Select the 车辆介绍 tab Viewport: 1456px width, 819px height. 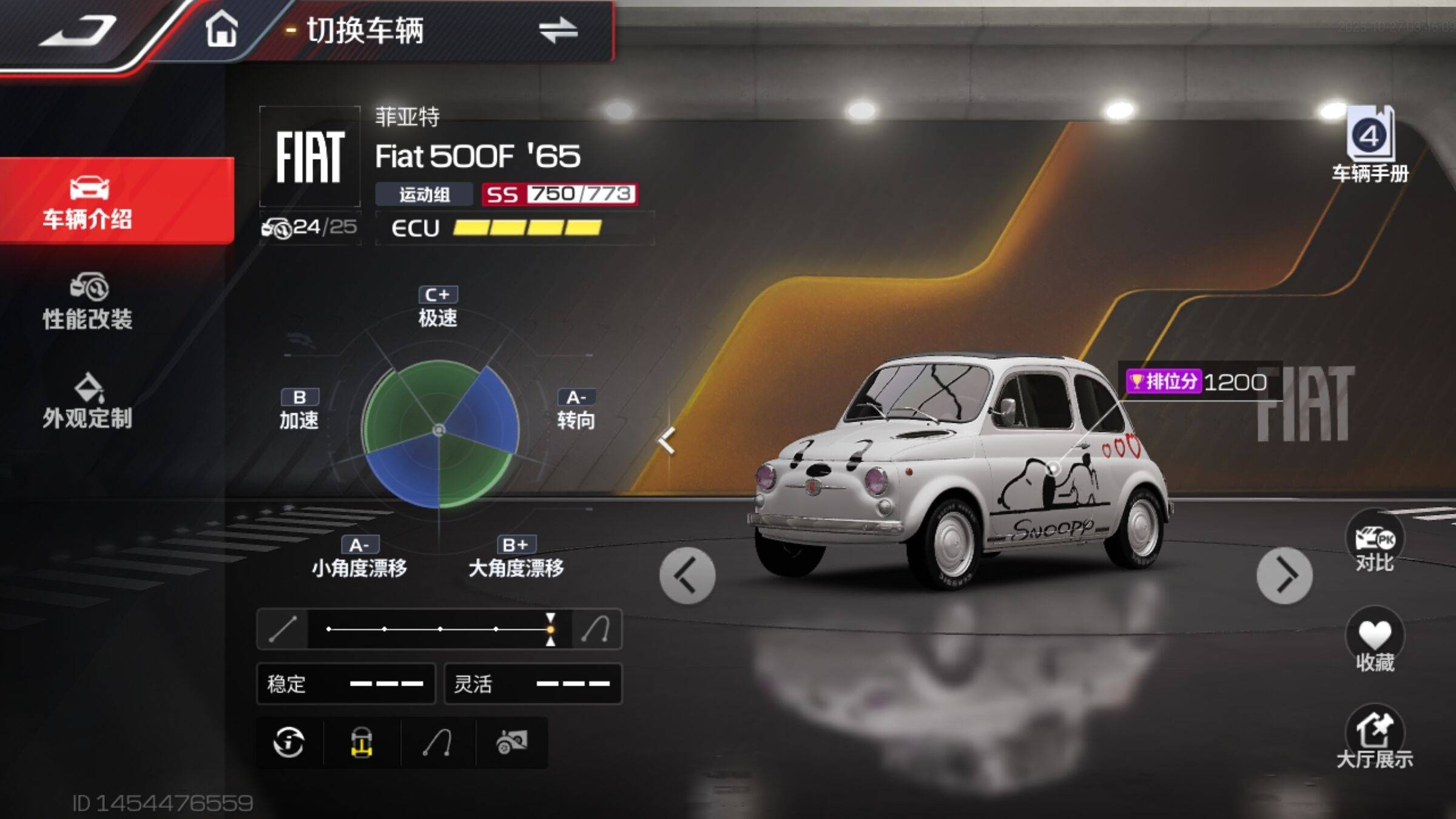point(89,201)
